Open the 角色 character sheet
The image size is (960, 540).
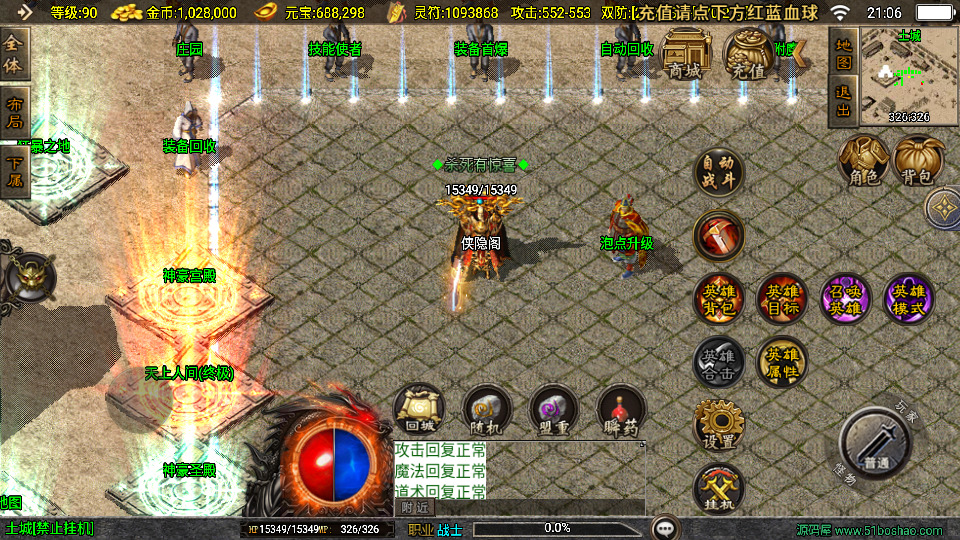click(864, 162)
